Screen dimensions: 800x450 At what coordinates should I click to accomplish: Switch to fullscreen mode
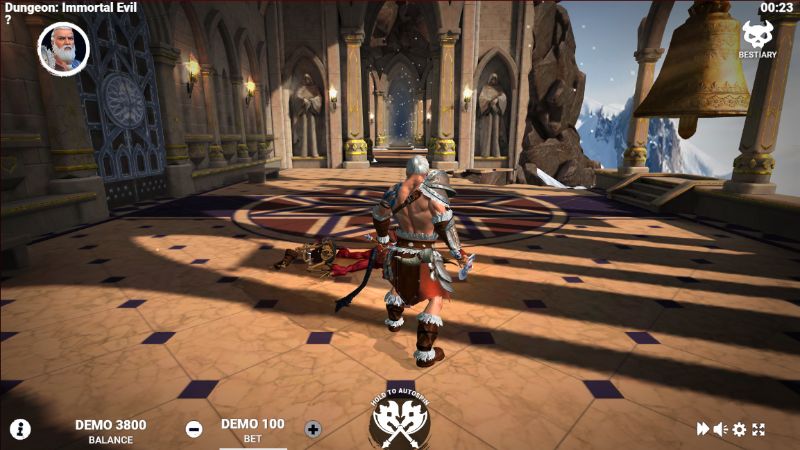point(758,429)
